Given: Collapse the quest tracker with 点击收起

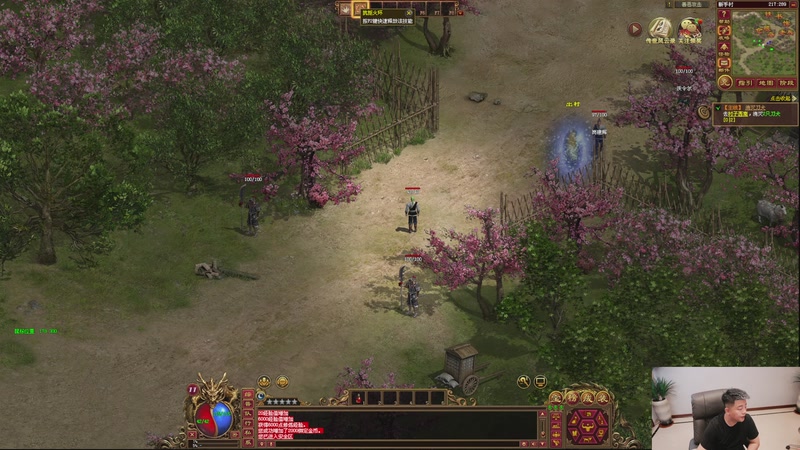Looking at the screenshot, I should [x=778, y=98].
